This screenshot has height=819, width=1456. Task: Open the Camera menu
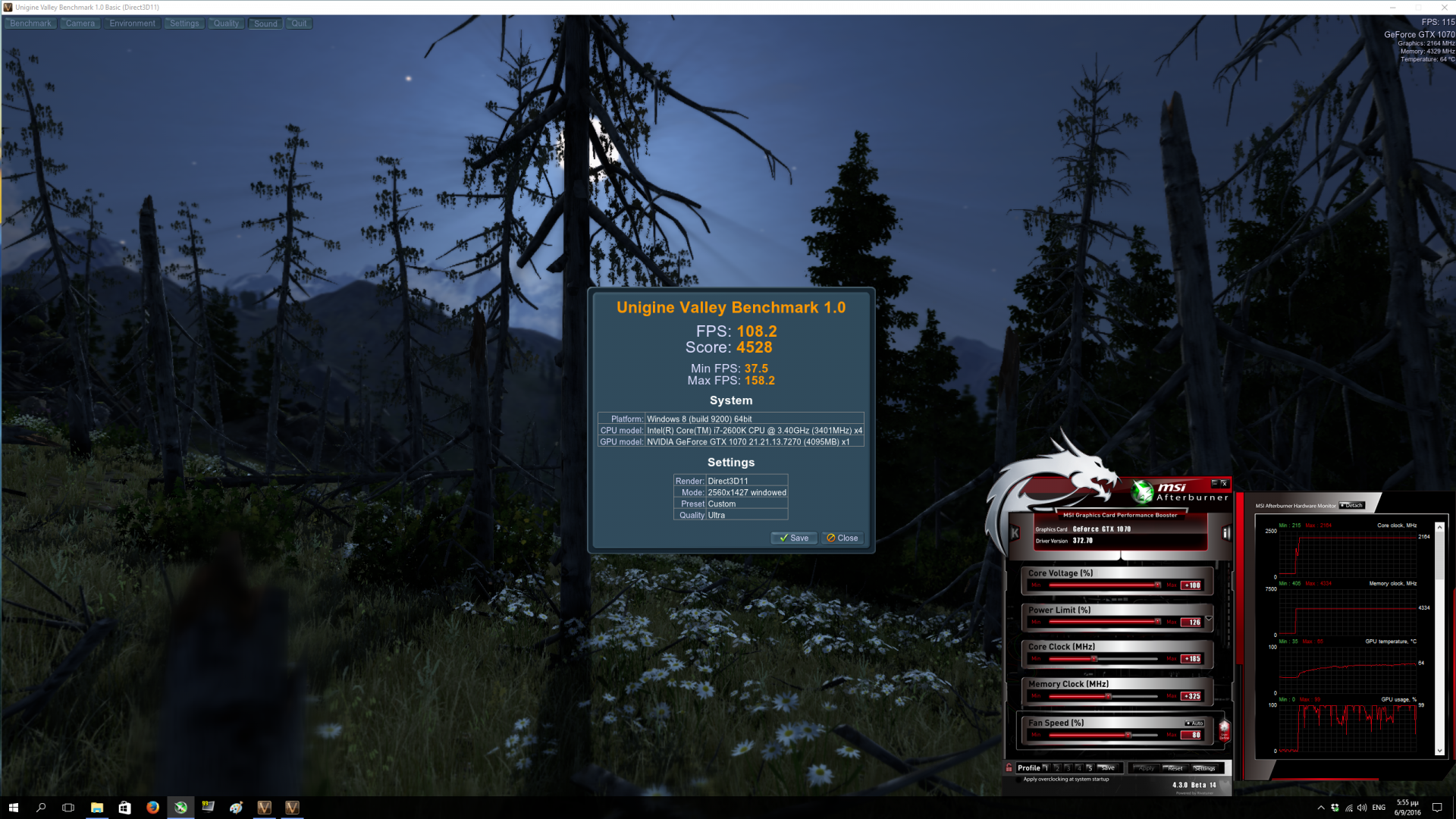coord(80,24)
